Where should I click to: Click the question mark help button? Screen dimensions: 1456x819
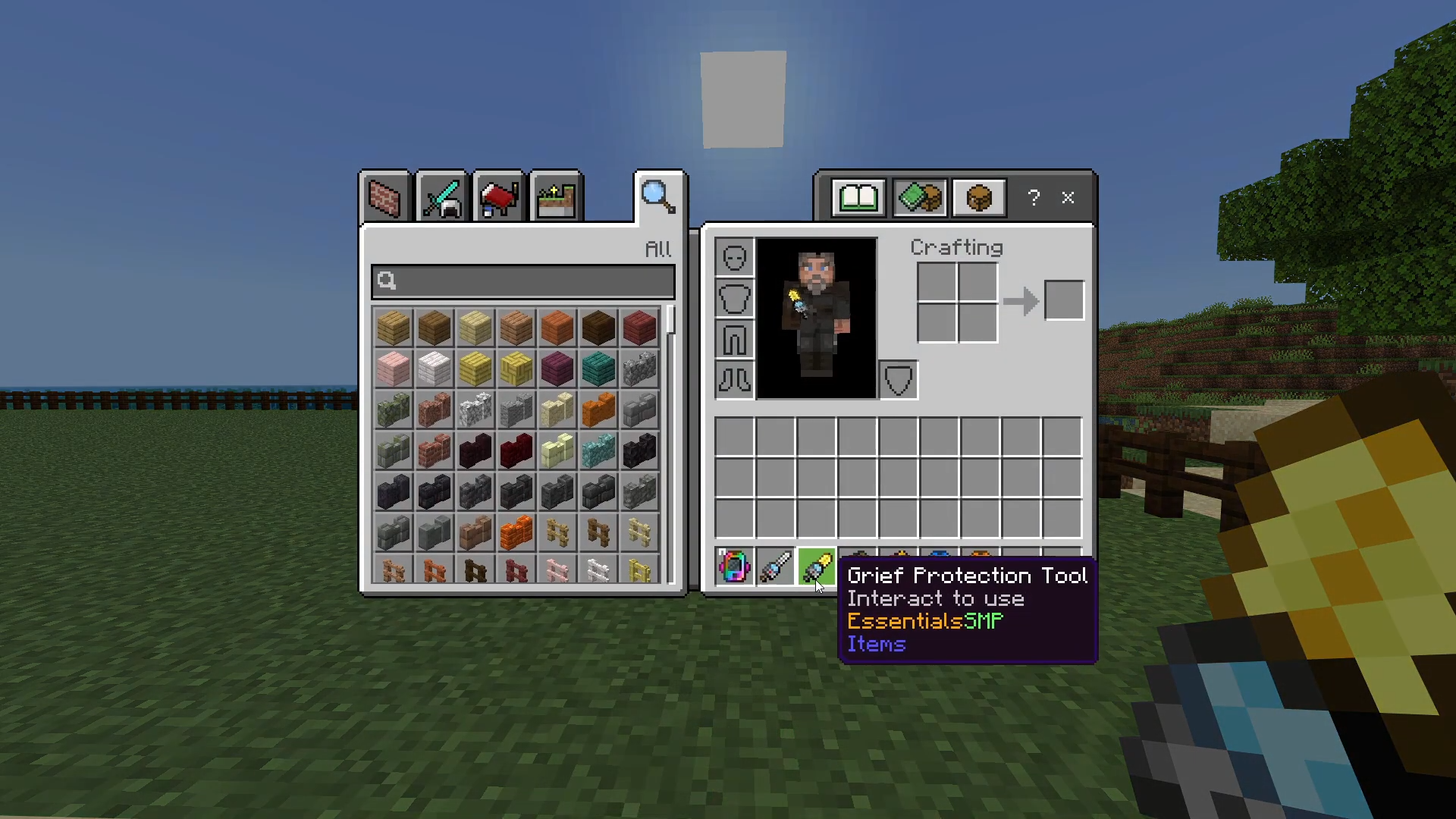[x=1034, y=198]
